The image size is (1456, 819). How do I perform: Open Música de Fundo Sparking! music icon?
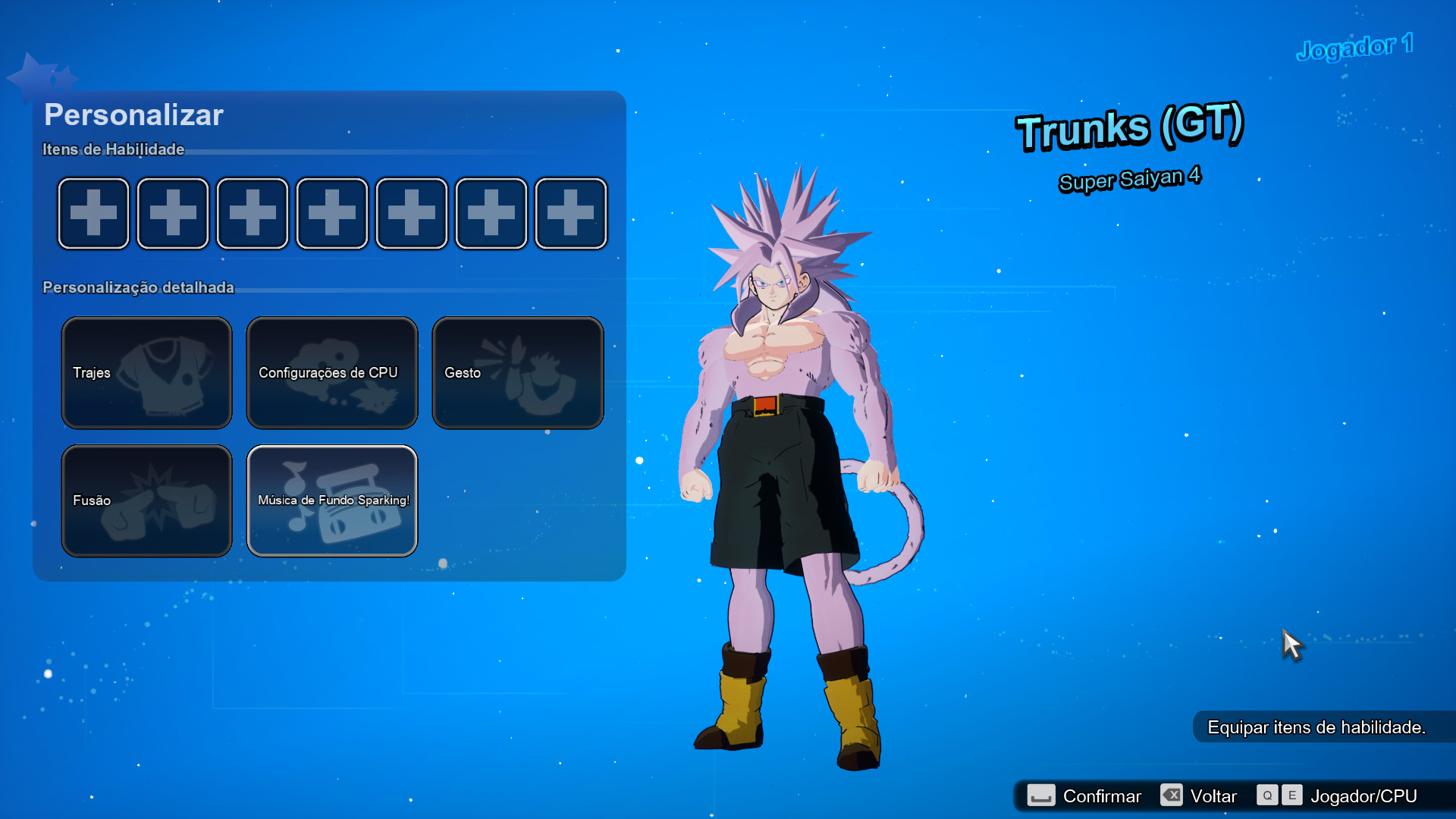click(x=331, y=500)
